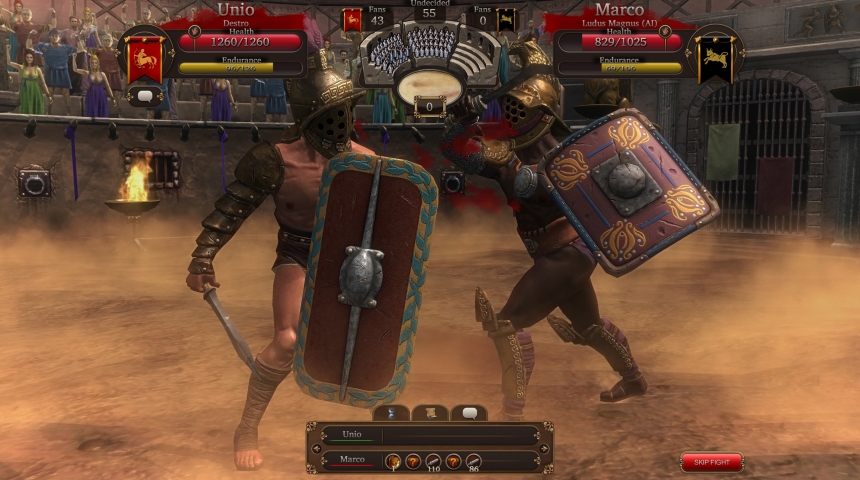Select Unio's red centaur banner emblem
The height and width of the screenshot is (480, 860).
[x=145, y=59]
